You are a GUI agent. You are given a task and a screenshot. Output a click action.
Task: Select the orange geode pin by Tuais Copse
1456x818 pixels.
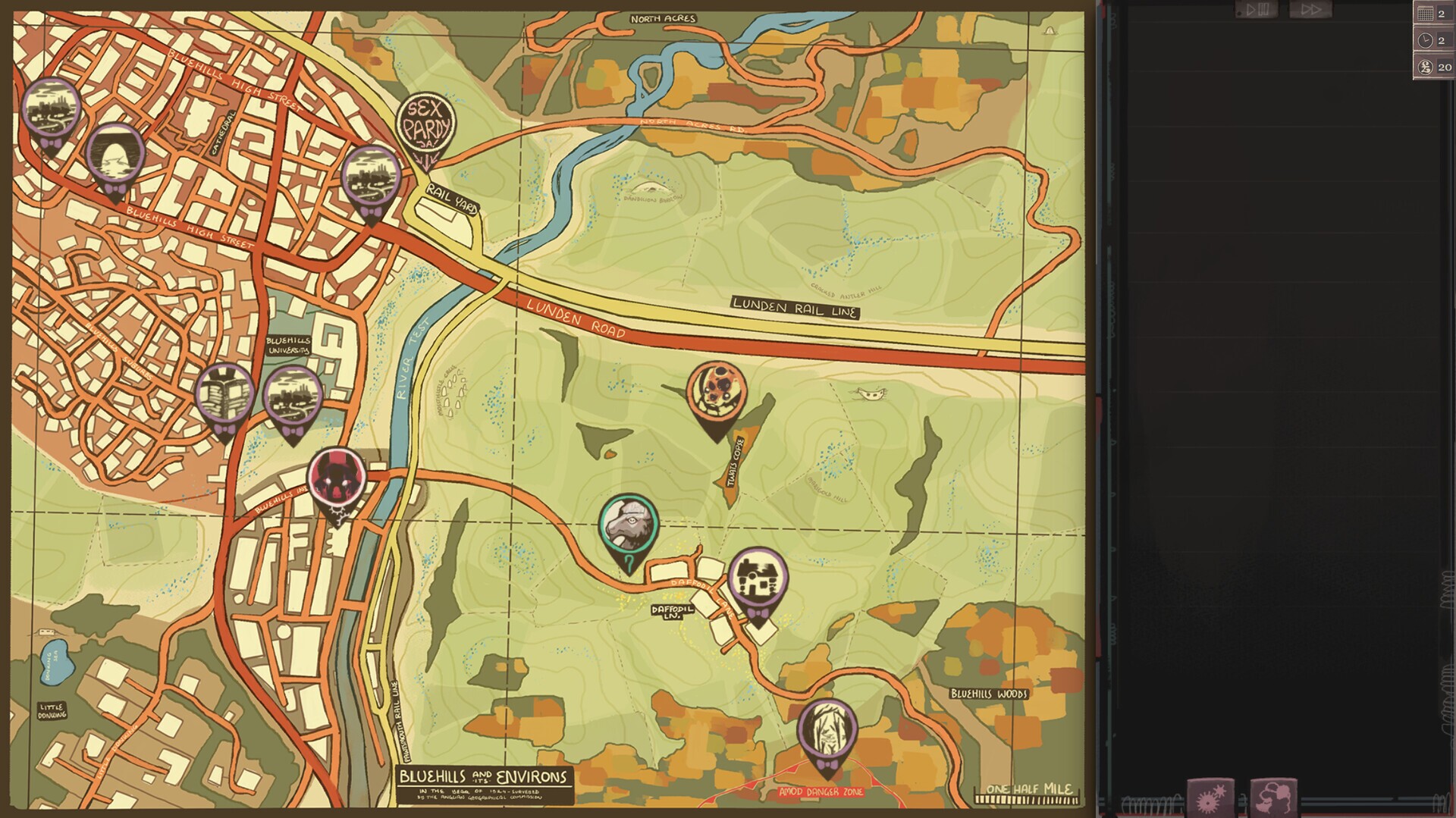[716, 391]
